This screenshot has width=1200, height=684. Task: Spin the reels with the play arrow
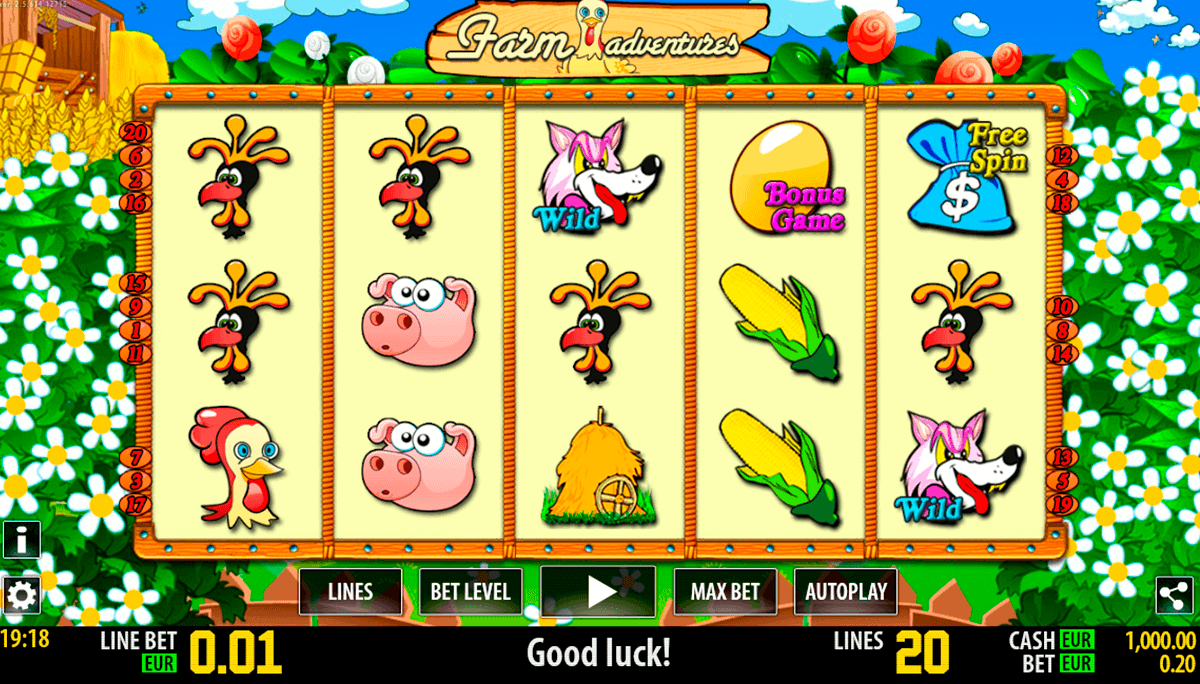coord(598,591)
